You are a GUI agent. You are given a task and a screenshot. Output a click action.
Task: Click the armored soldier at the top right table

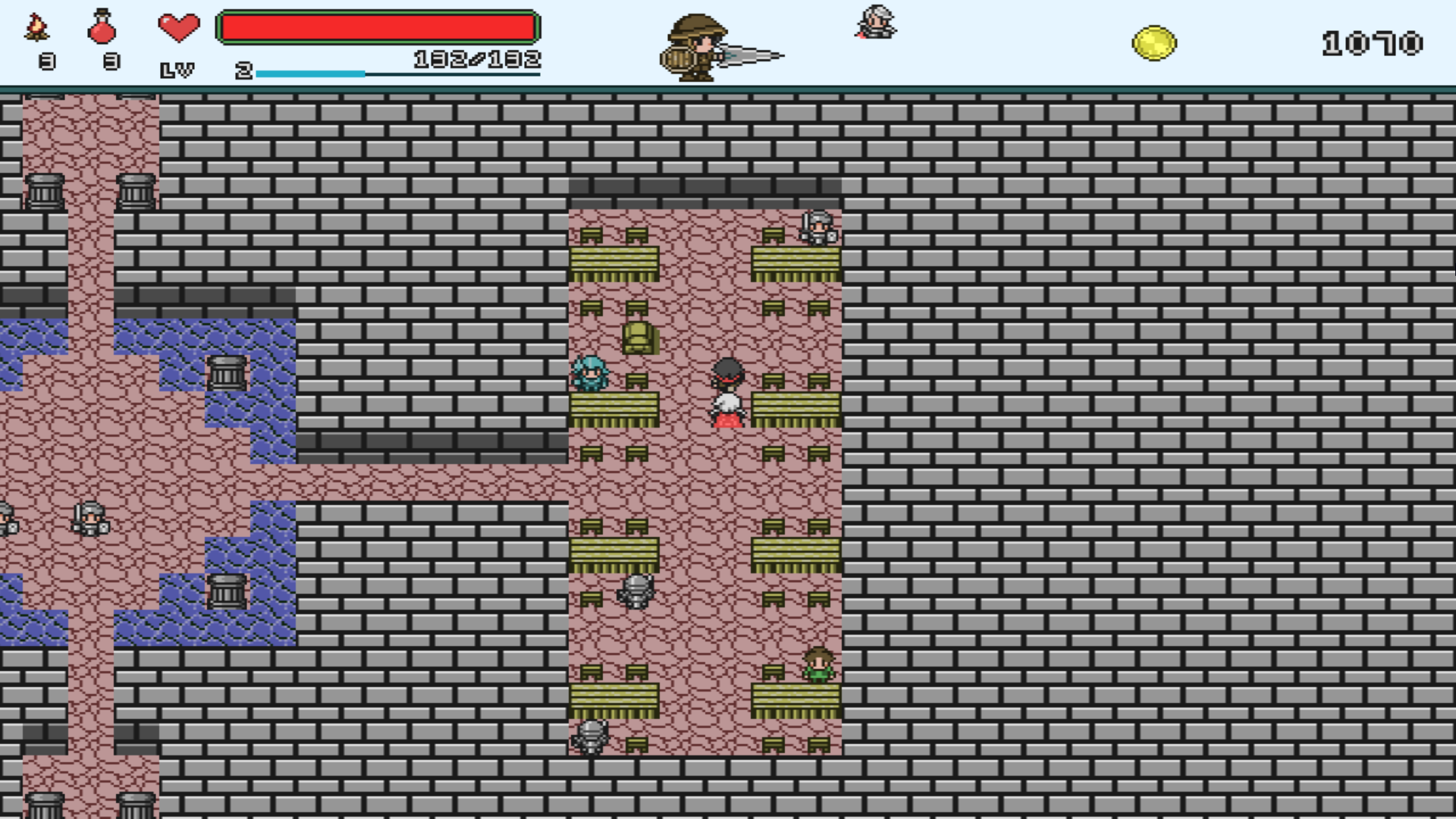click(817, 227)
